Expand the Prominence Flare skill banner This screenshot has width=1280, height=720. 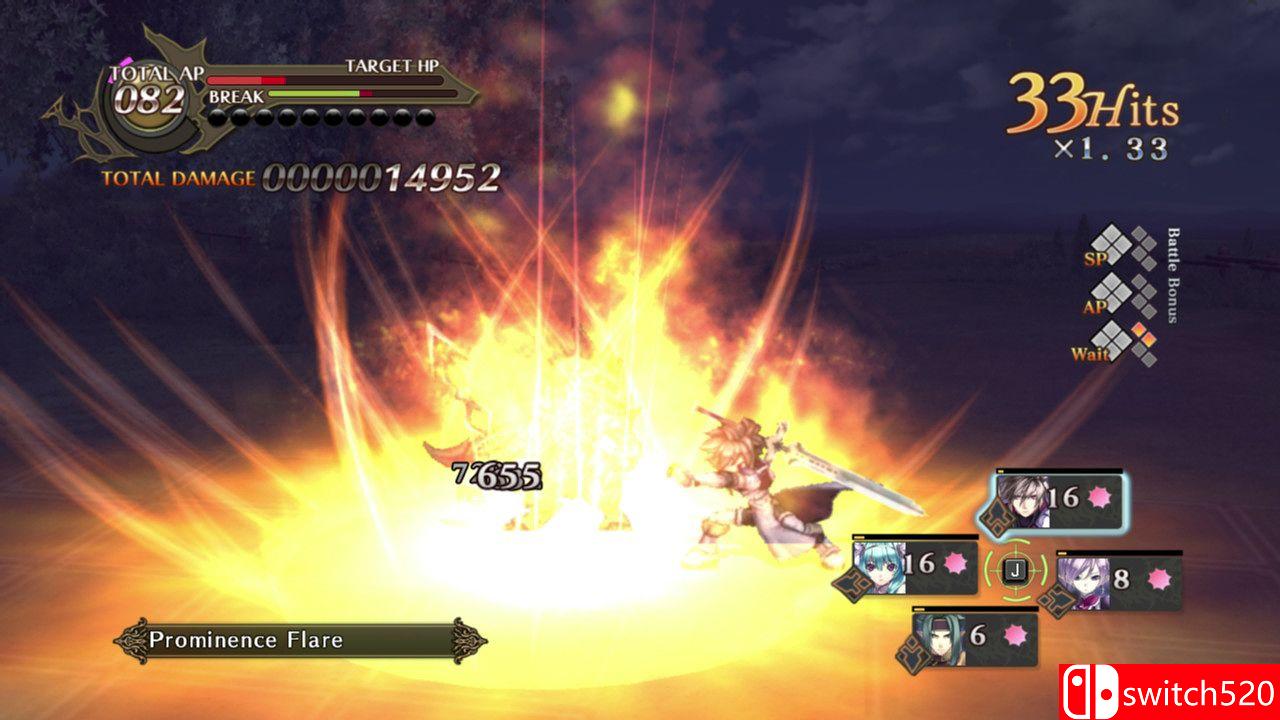pyautogui.click(x=295, y=640)
